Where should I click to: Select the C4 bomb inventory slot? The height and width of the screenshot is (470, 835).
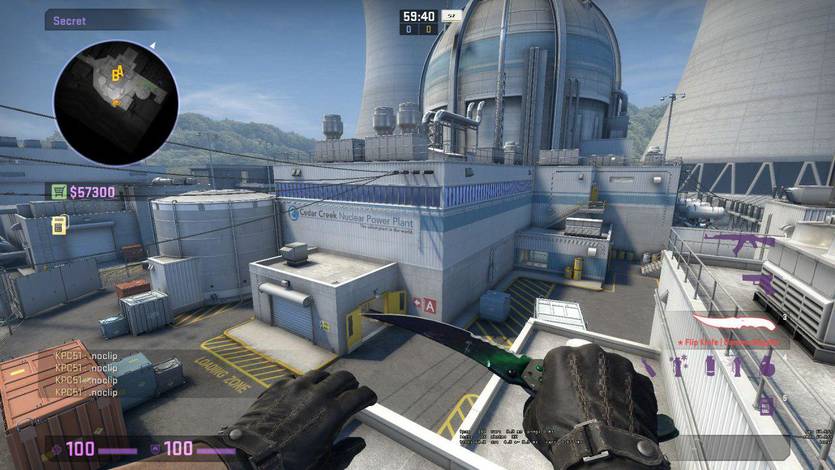766,403
